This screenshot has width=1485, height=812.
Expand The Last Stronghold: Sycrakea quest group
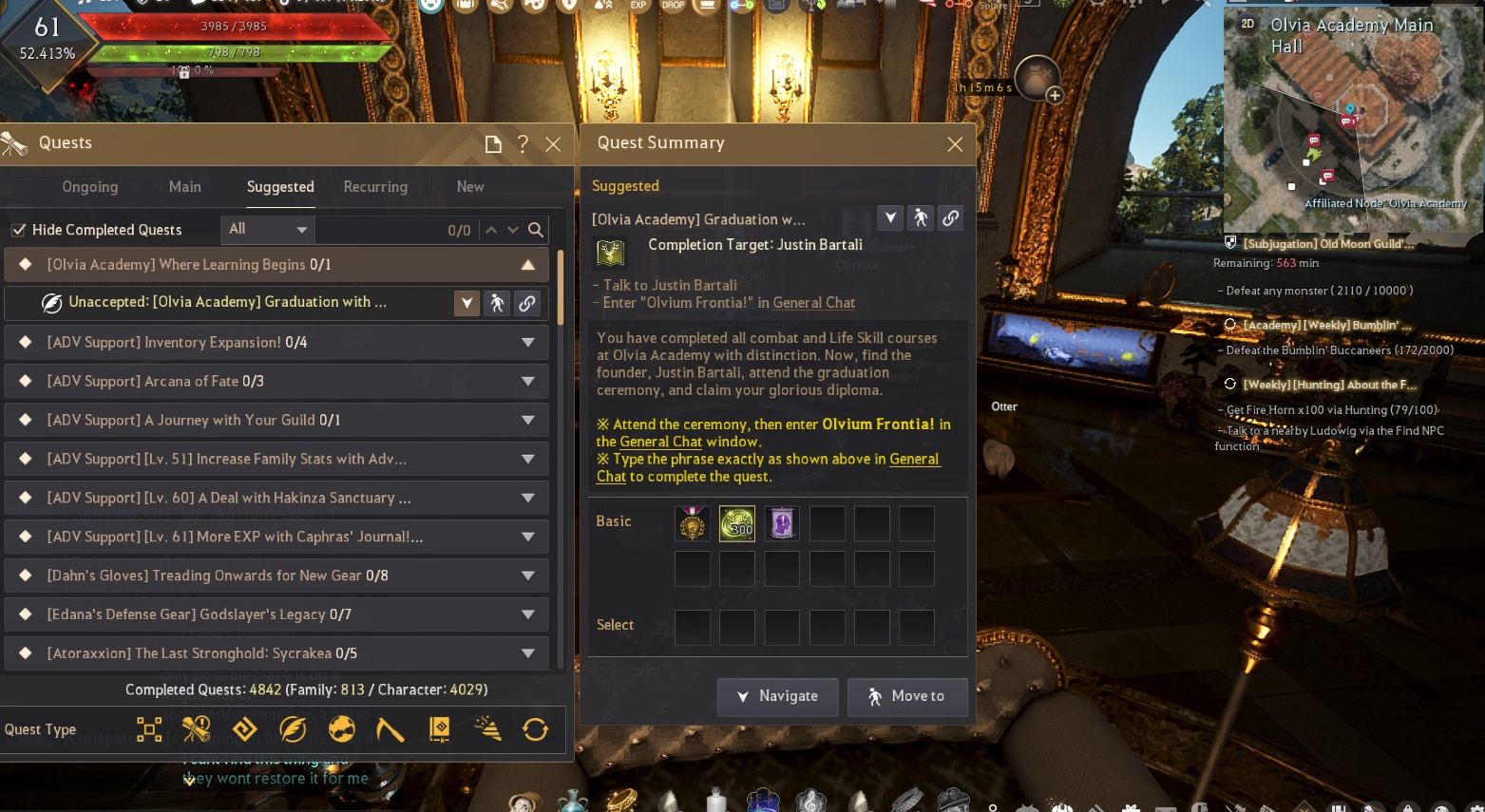[x=527, y=653]
